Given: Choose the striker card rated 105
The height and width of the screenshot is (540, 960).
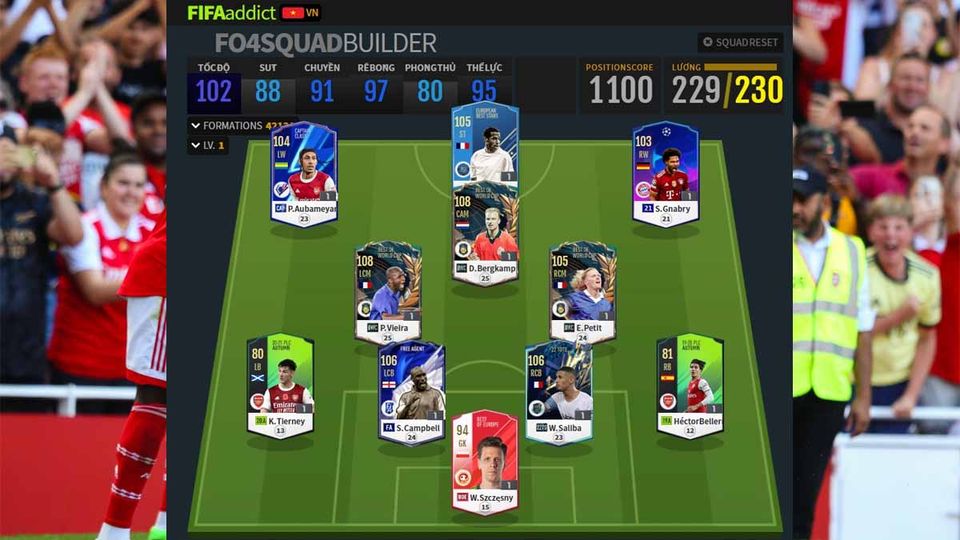Looking at the screenshot, I should click(484, 142).
